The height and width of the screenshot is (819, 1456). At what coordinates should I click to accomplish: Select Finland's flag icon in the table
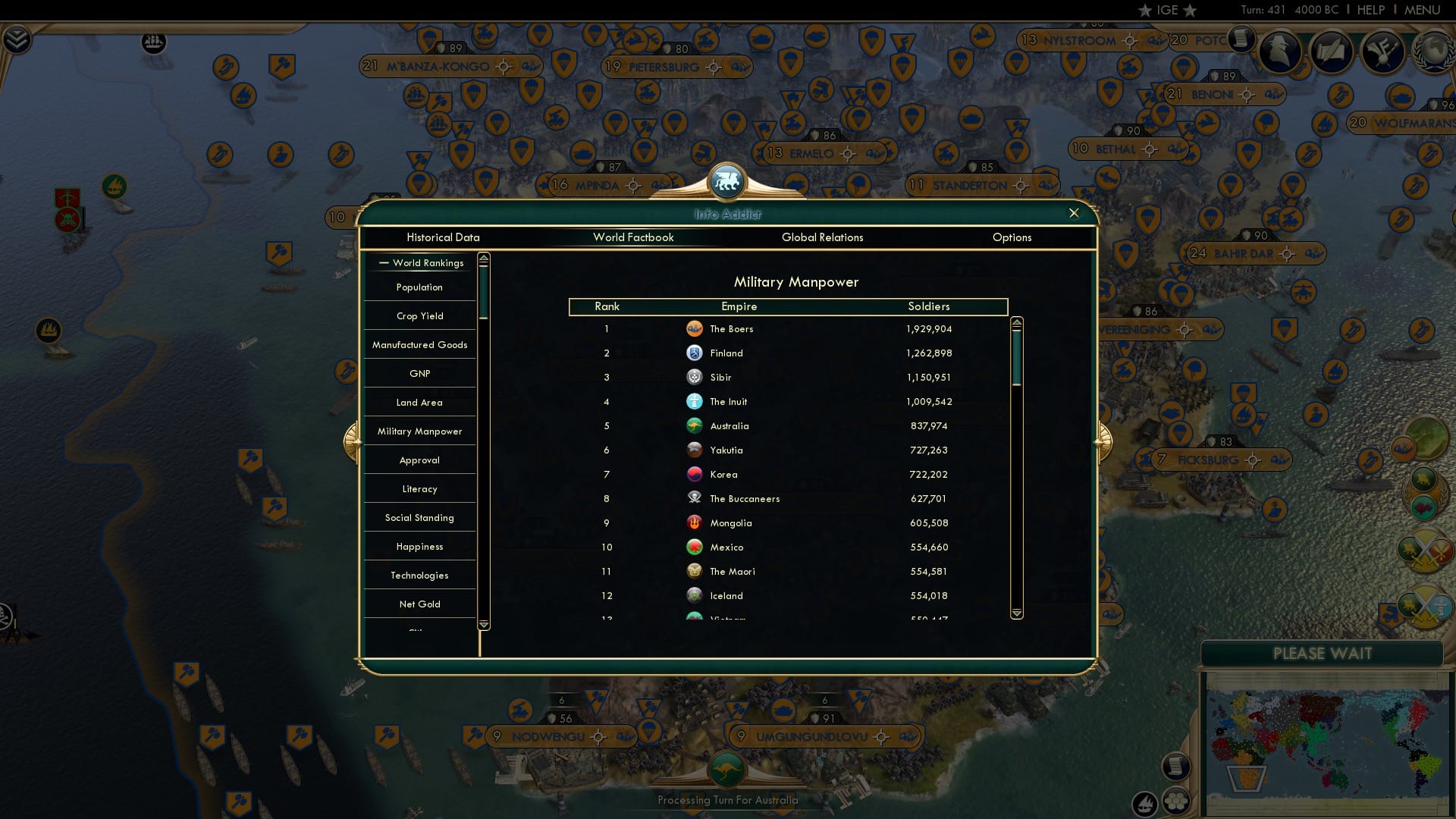pos(695,353)
